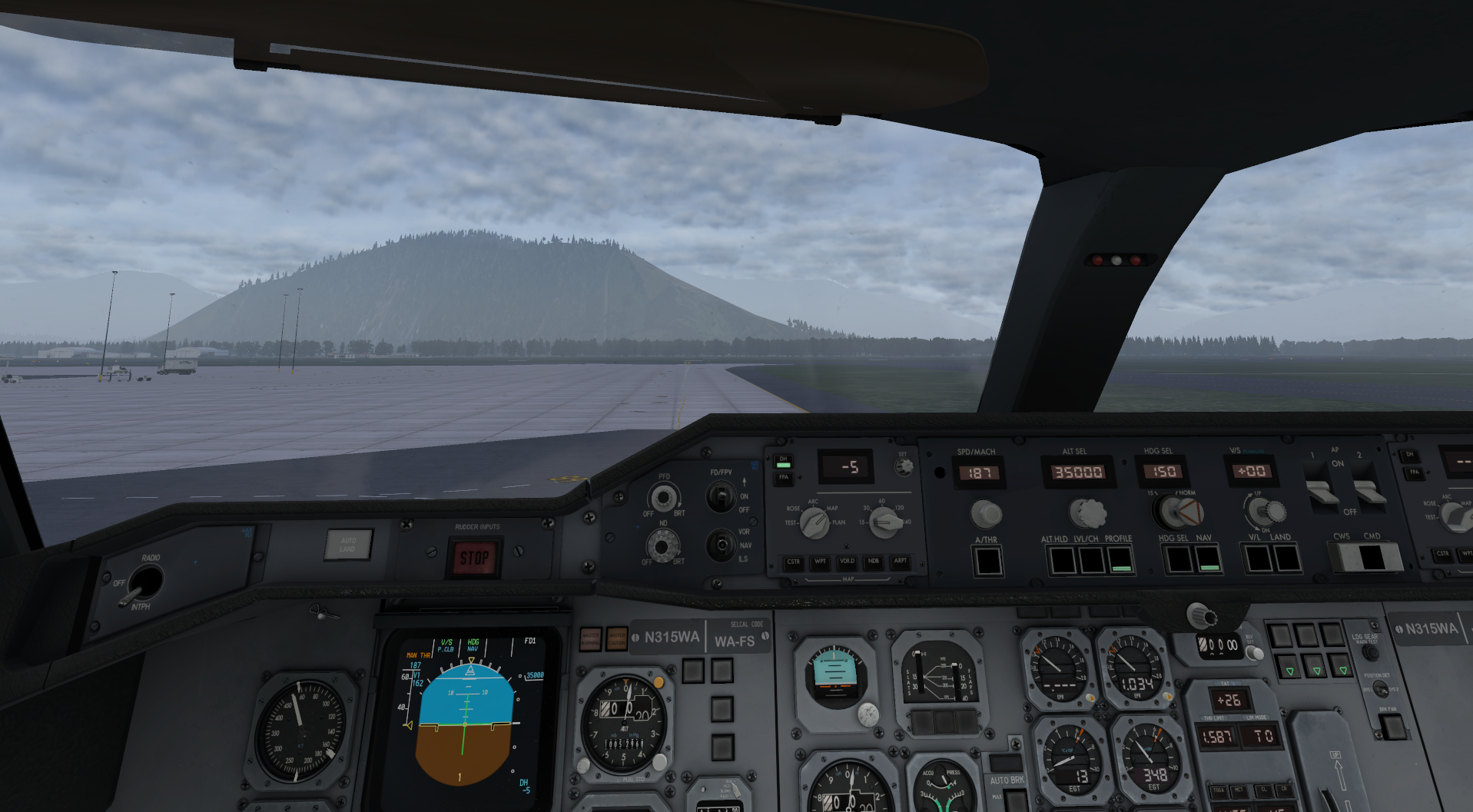Toggle the CSTR map display button

pyautogui.click(x=793, y=562)
